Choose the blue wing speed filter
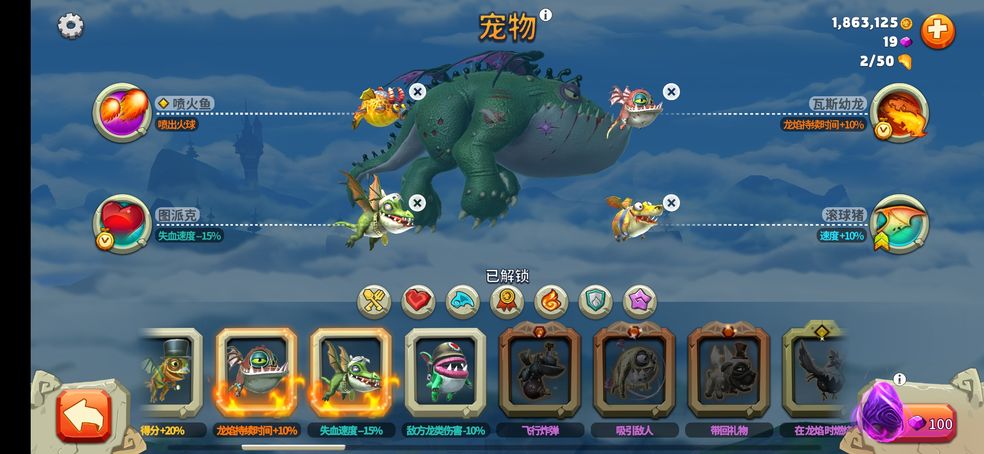984x454 pixels. pyautogui.click(x=462, y=300)
